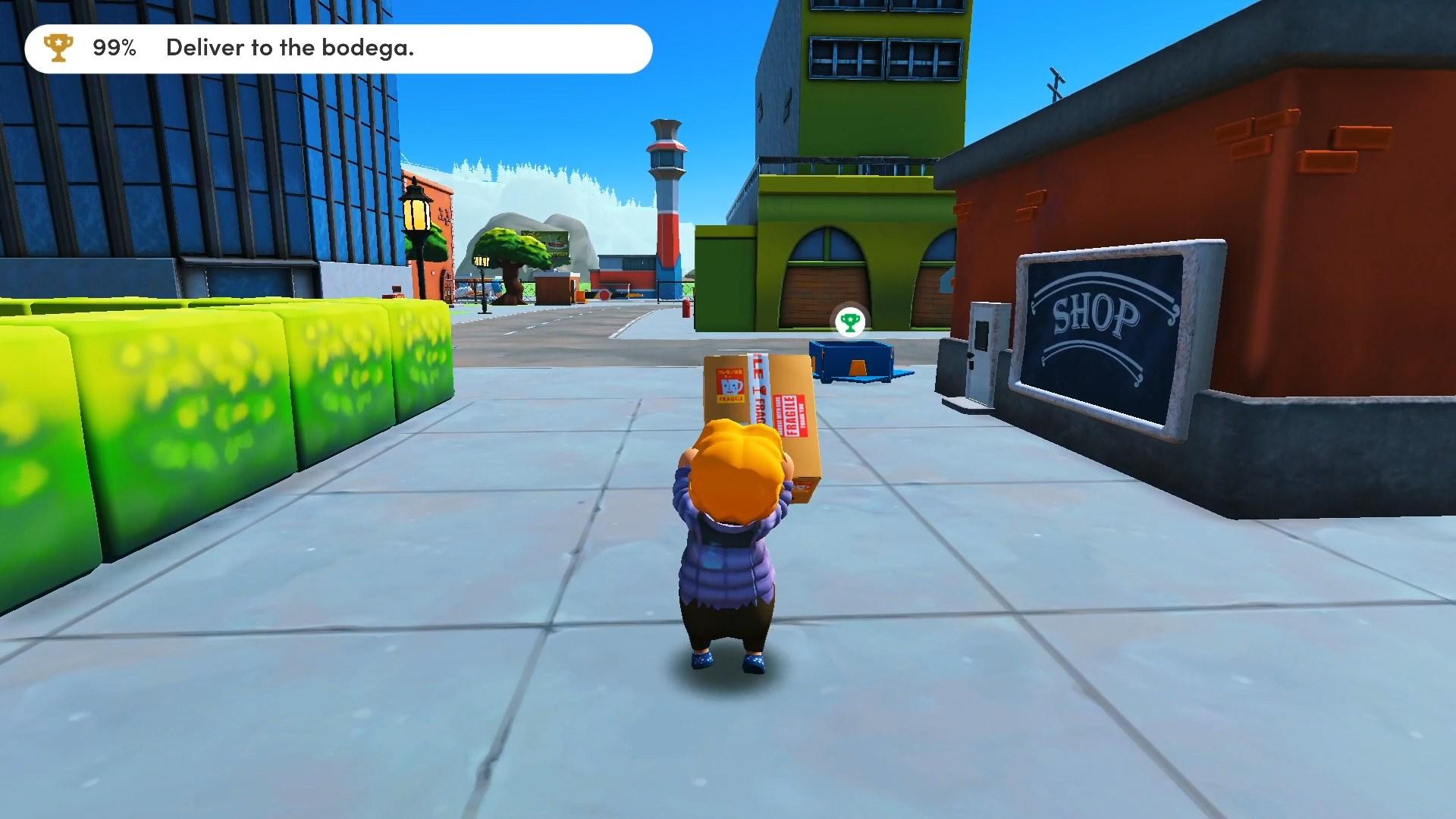Click the fire hydrant near the green wall

tap(686, 309)
